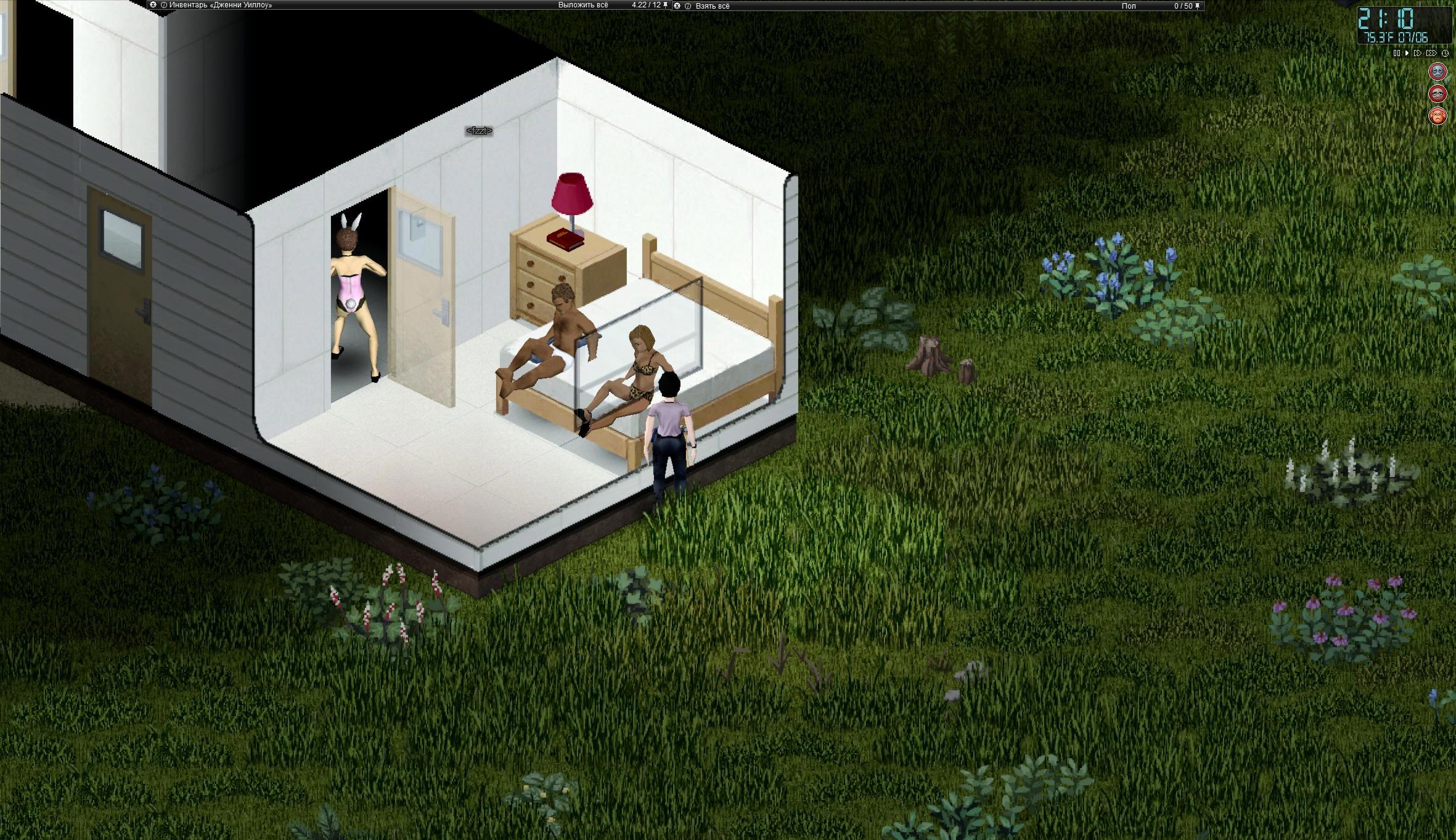
Task: Set game speed to normal play
Action: pos(1407,54)
